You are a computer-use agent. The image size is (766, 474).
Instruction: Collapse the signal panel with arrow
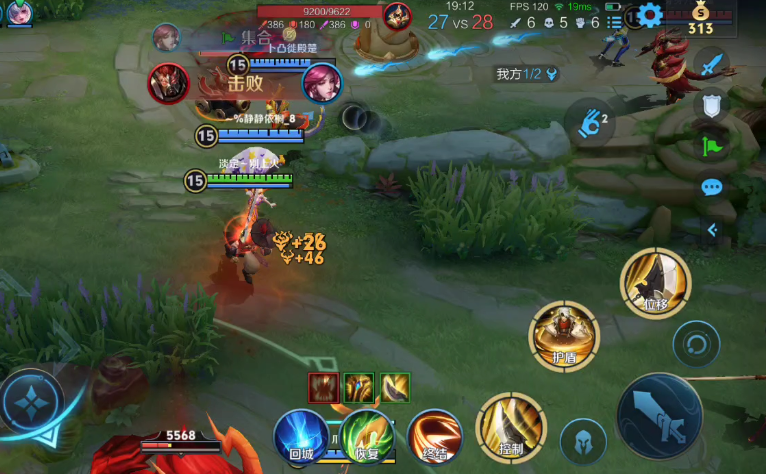point(711,230)
